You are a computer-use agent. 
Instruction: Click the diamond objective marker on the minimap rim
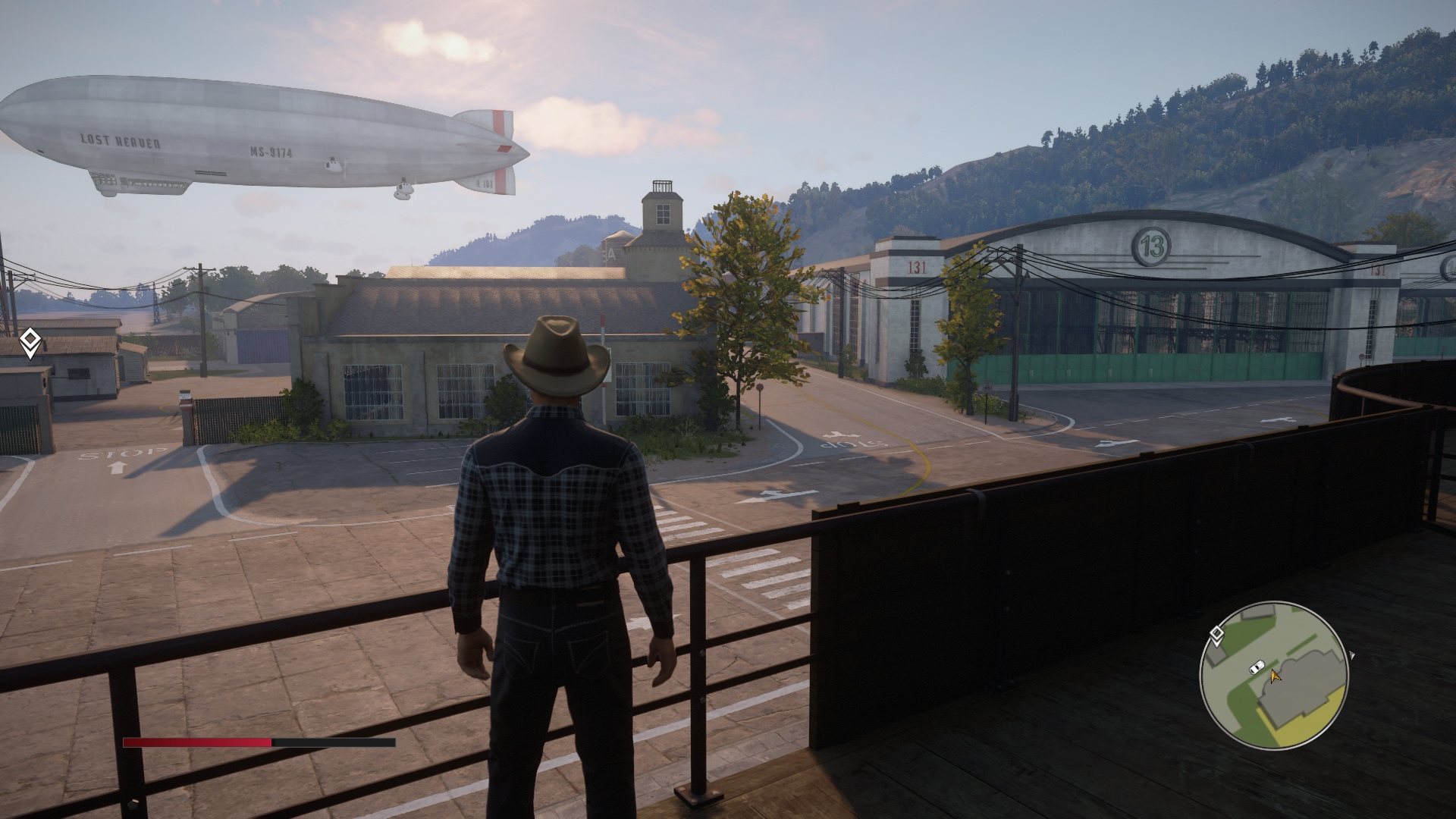pos(1216,635)
